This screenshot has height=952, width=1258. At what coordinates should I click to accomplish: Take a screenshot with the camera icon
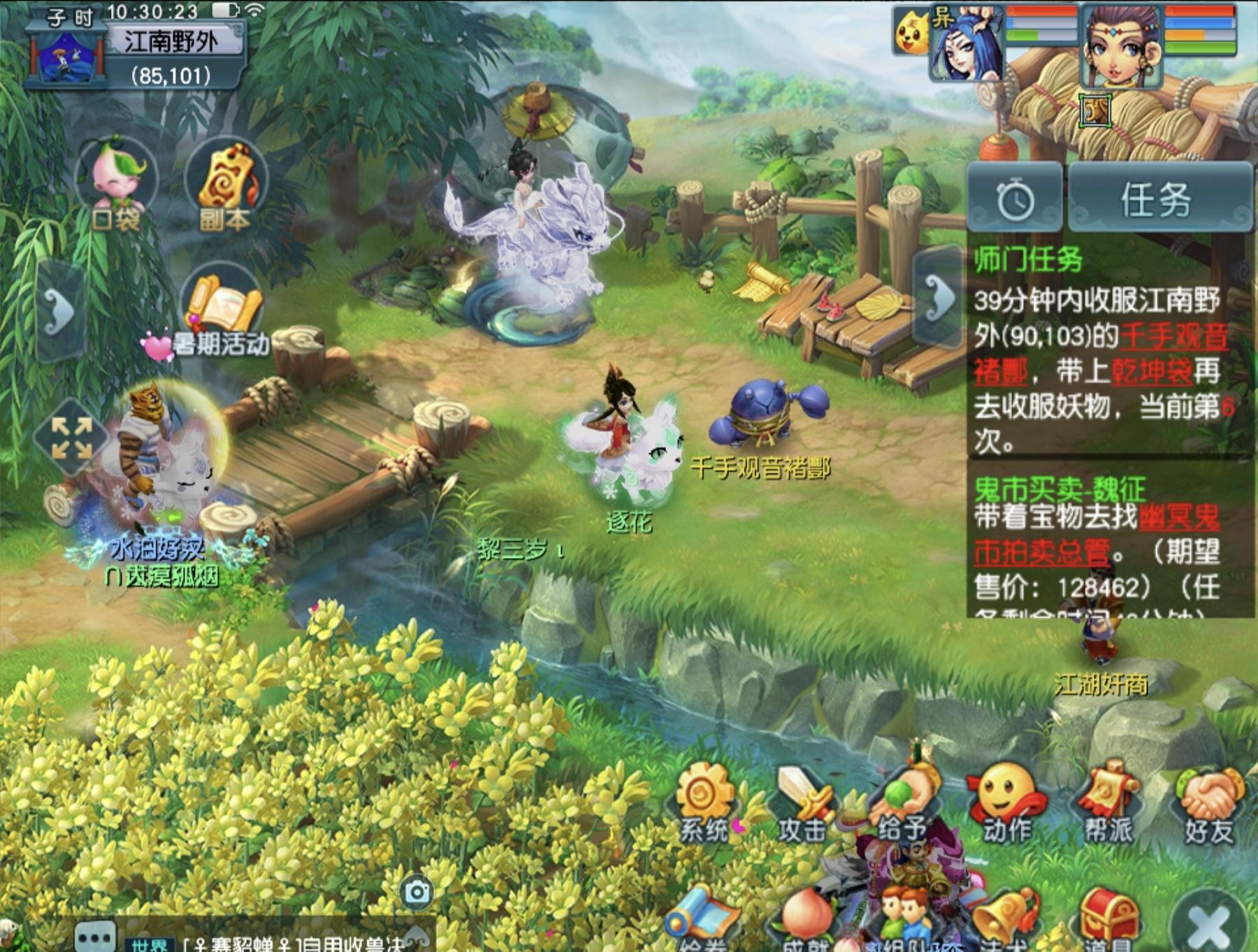(418, 892)
